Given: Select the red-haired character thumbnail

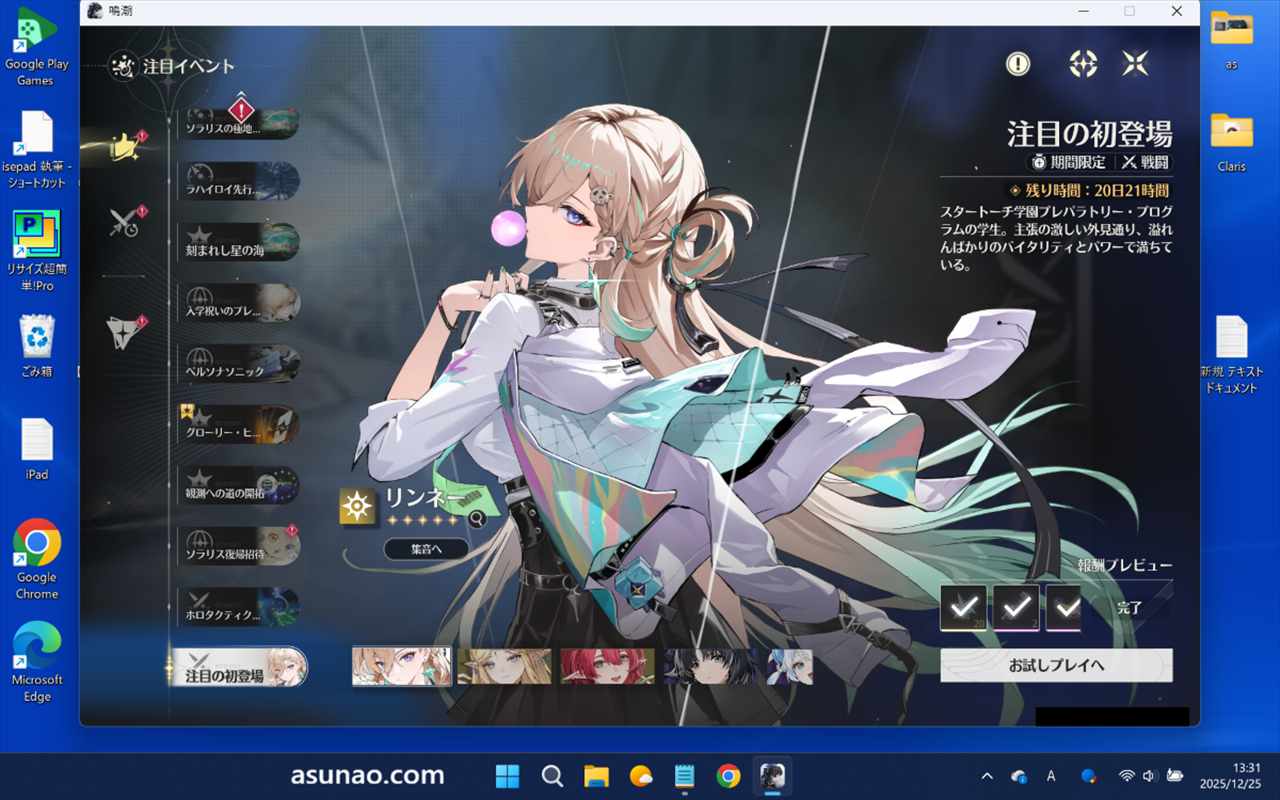Looking at the screenshot, I should pos(607,667).
